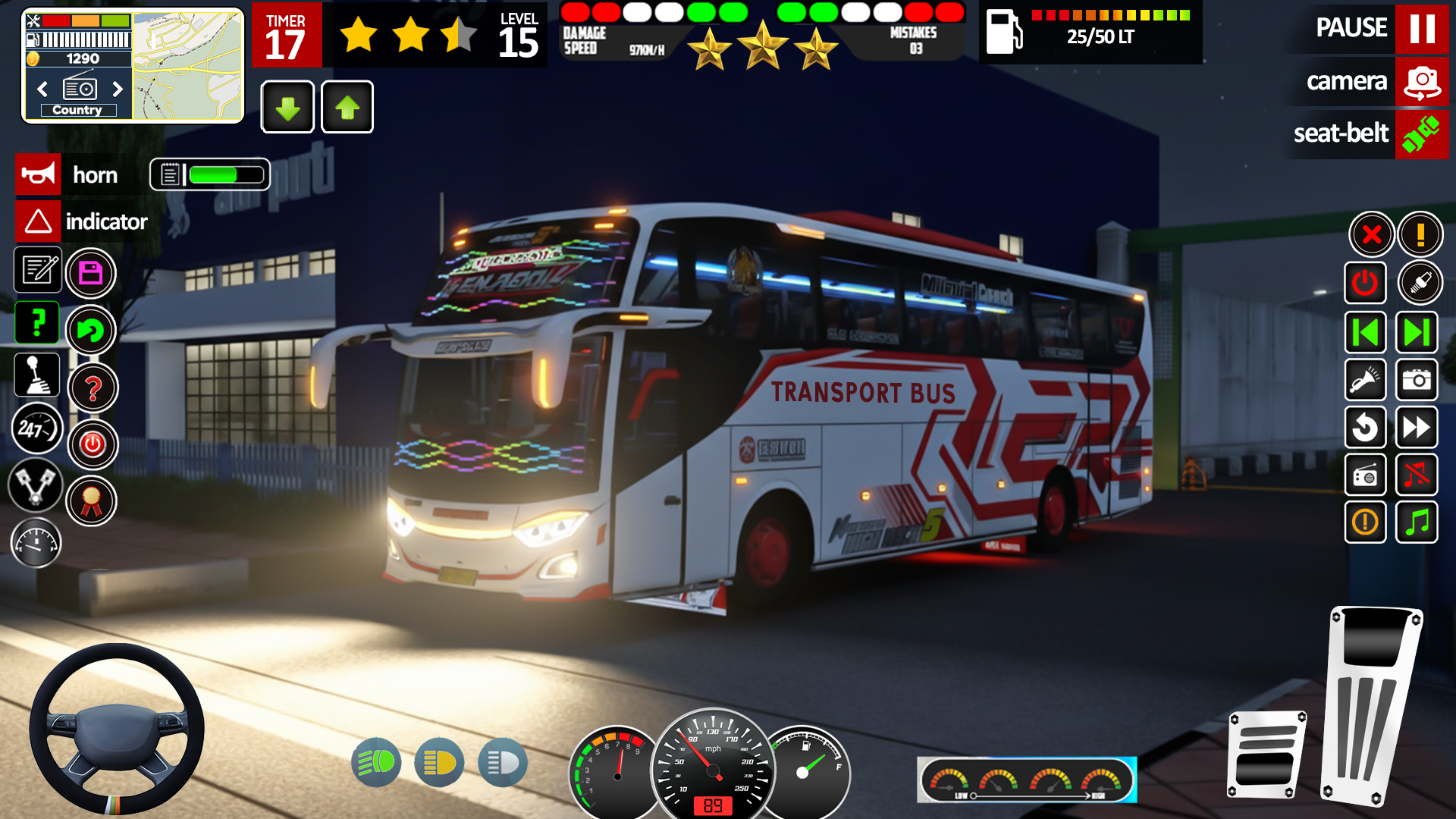The height and width of the screenshot is (819, 1456).
Task: Click next radio station arrow near Country
Action: 118,89
